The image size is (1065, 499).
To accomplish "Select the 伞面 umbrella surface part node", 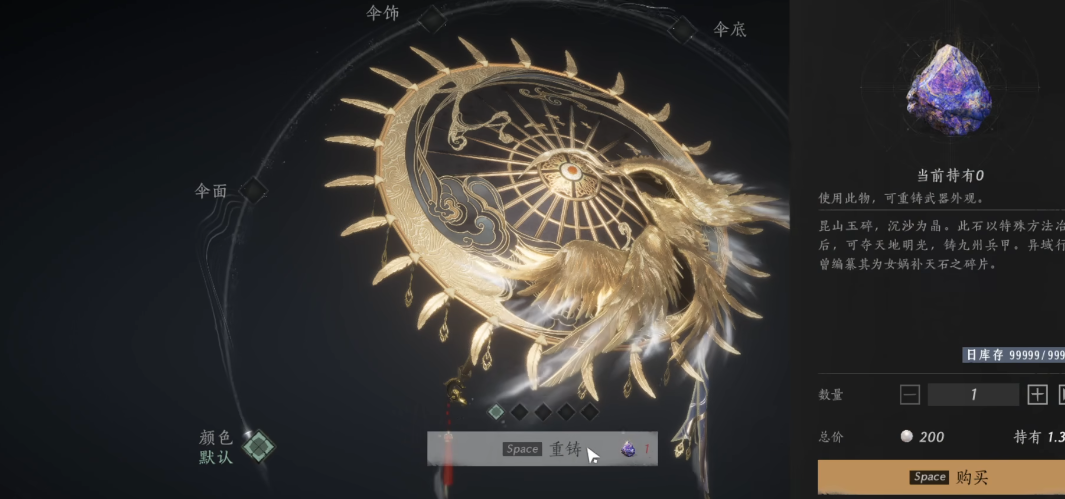I will pos(254,189).
